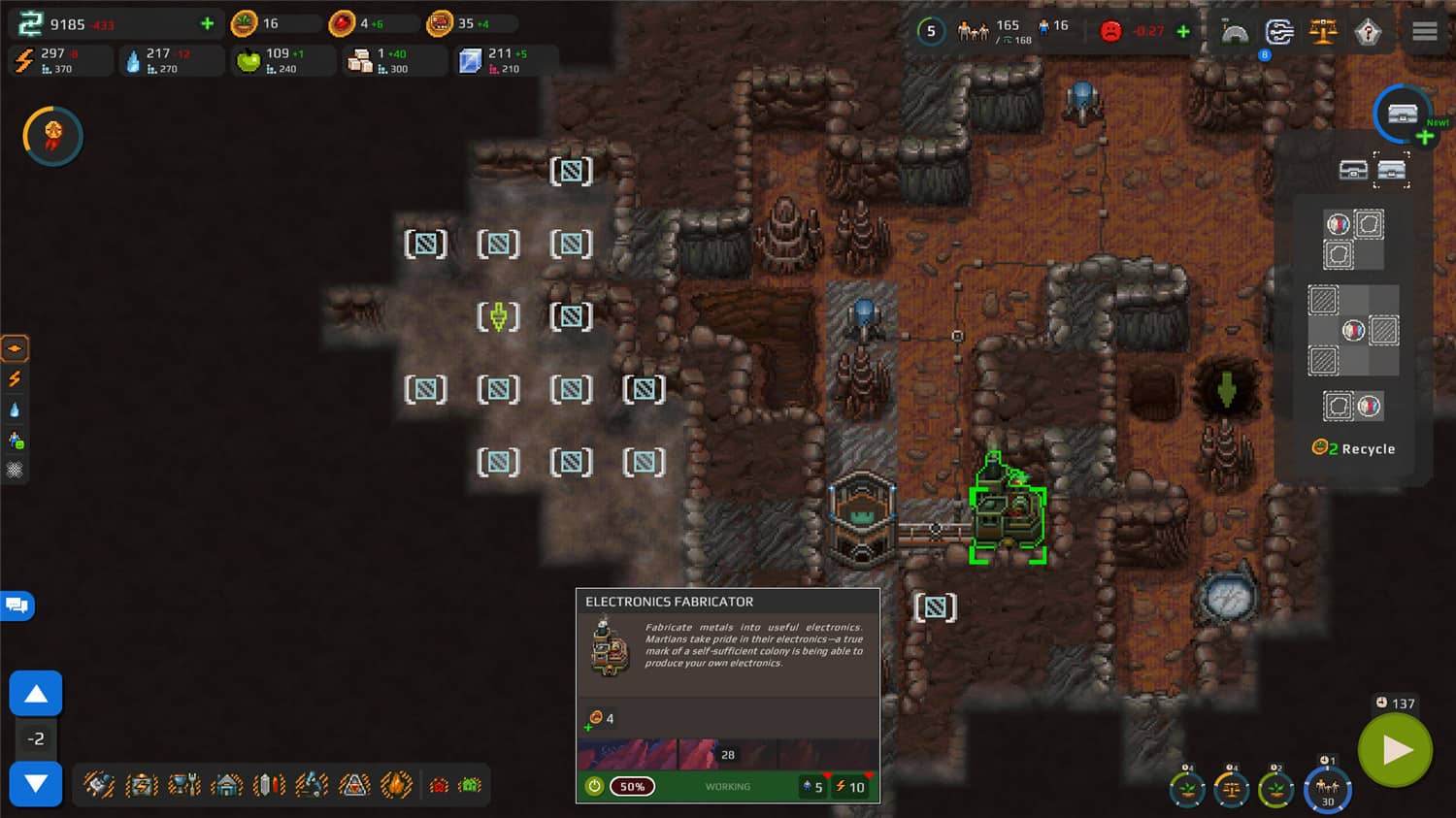The width and height of the screenshot is (1456, 818).
Task: Lower the view level with down arrow
Action: tap(36, 785)
